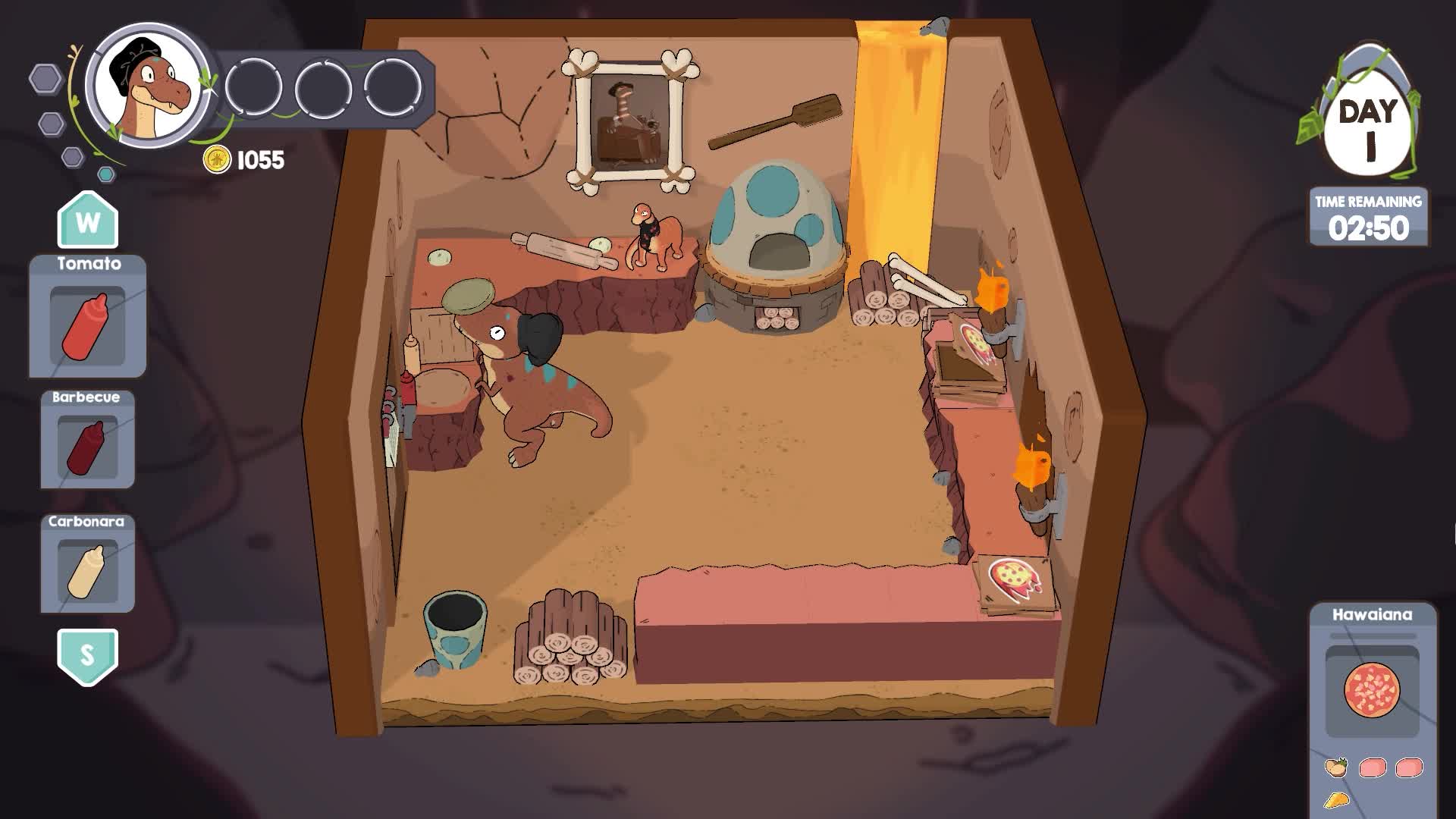Expand the third order slot circle

point(391,86)
